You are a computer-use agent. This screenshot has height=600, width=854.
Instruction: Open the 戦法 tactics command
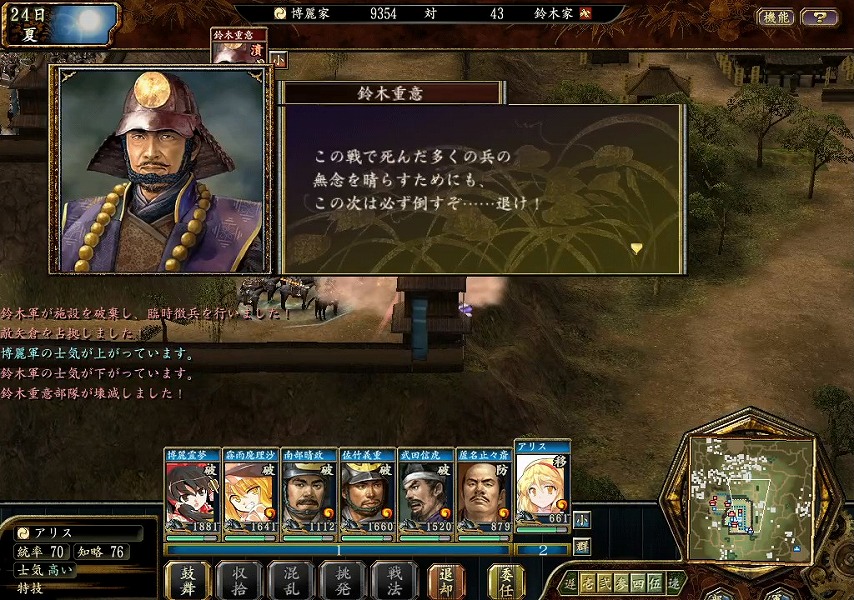[395, 579]
